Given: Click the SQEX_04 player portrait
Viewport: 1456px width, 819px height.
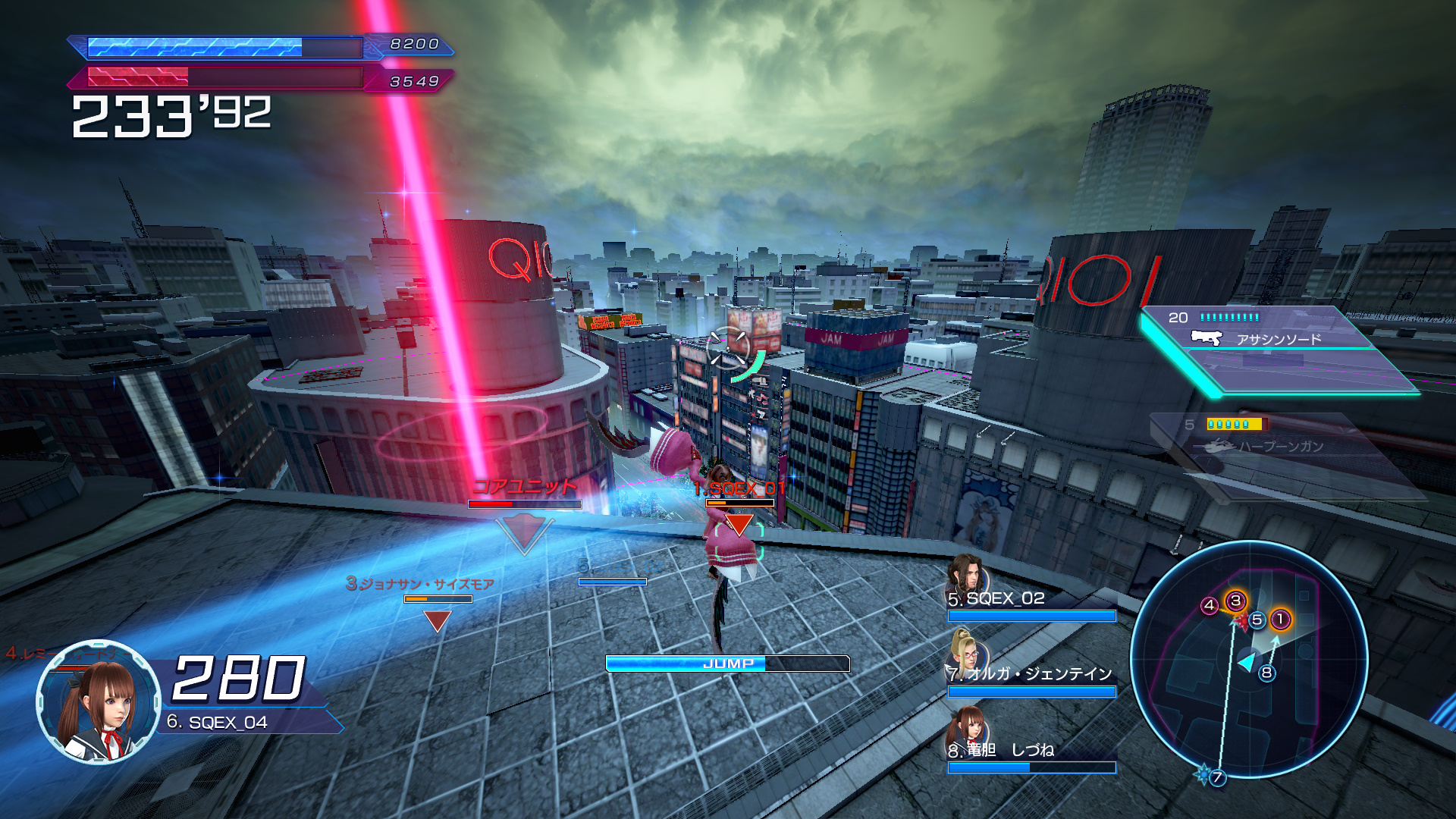Looking at the screenshot, I should coord(98,701).
